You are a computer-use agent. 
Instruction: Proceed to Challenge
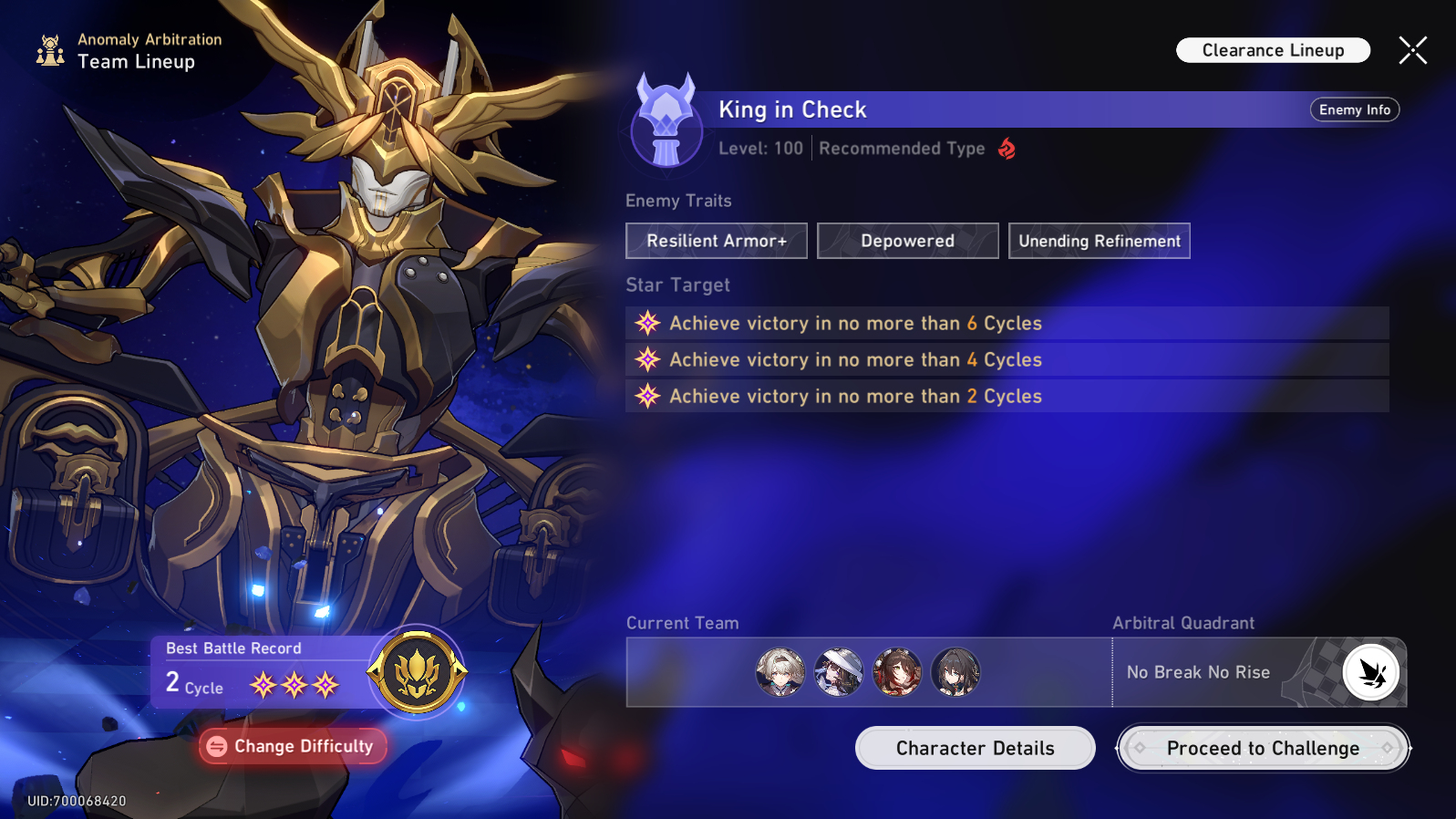(x=1263, y=748)
